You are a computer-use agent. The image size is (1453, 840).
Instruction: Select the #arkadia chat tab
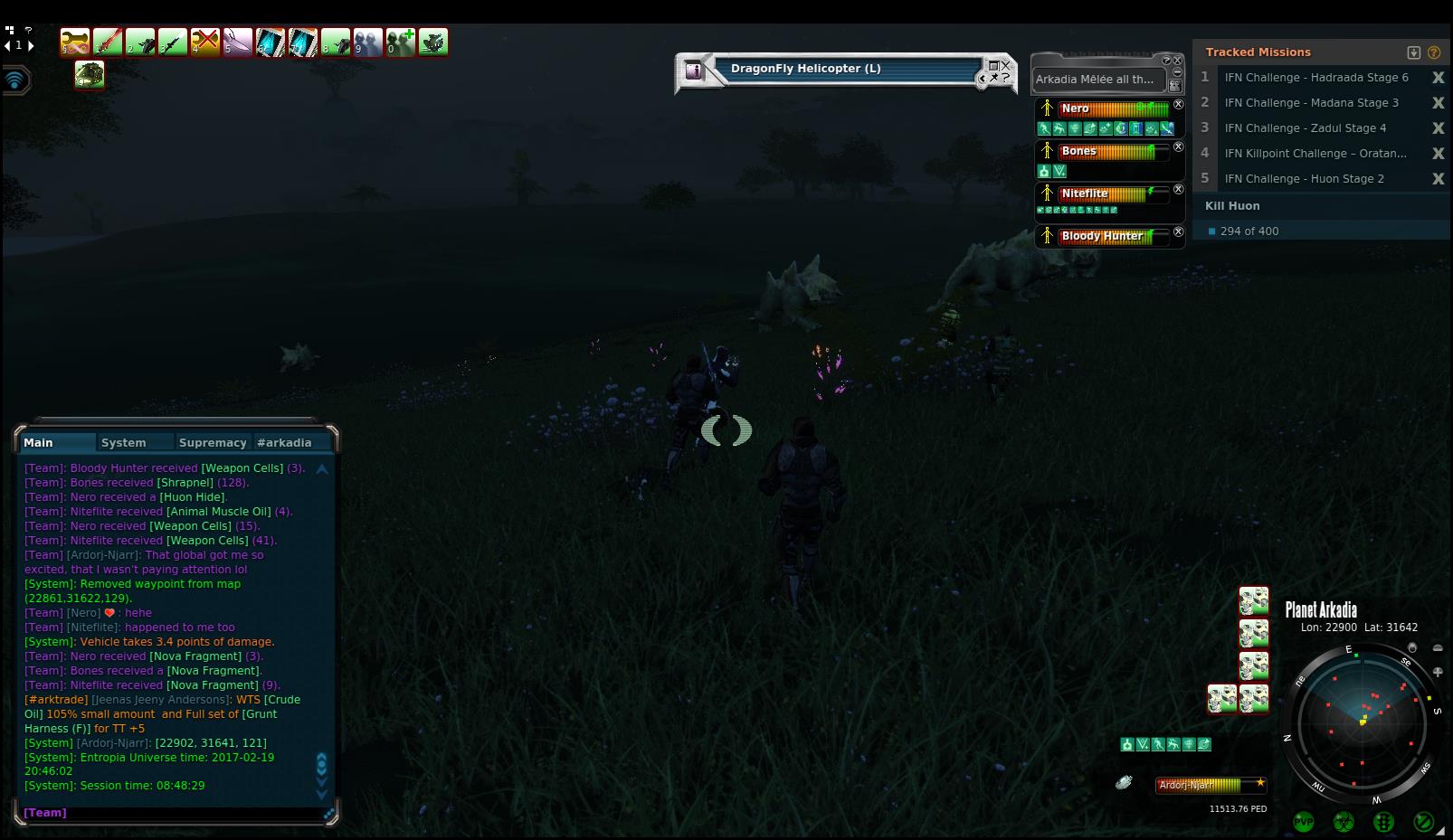(x=284, y=443)
